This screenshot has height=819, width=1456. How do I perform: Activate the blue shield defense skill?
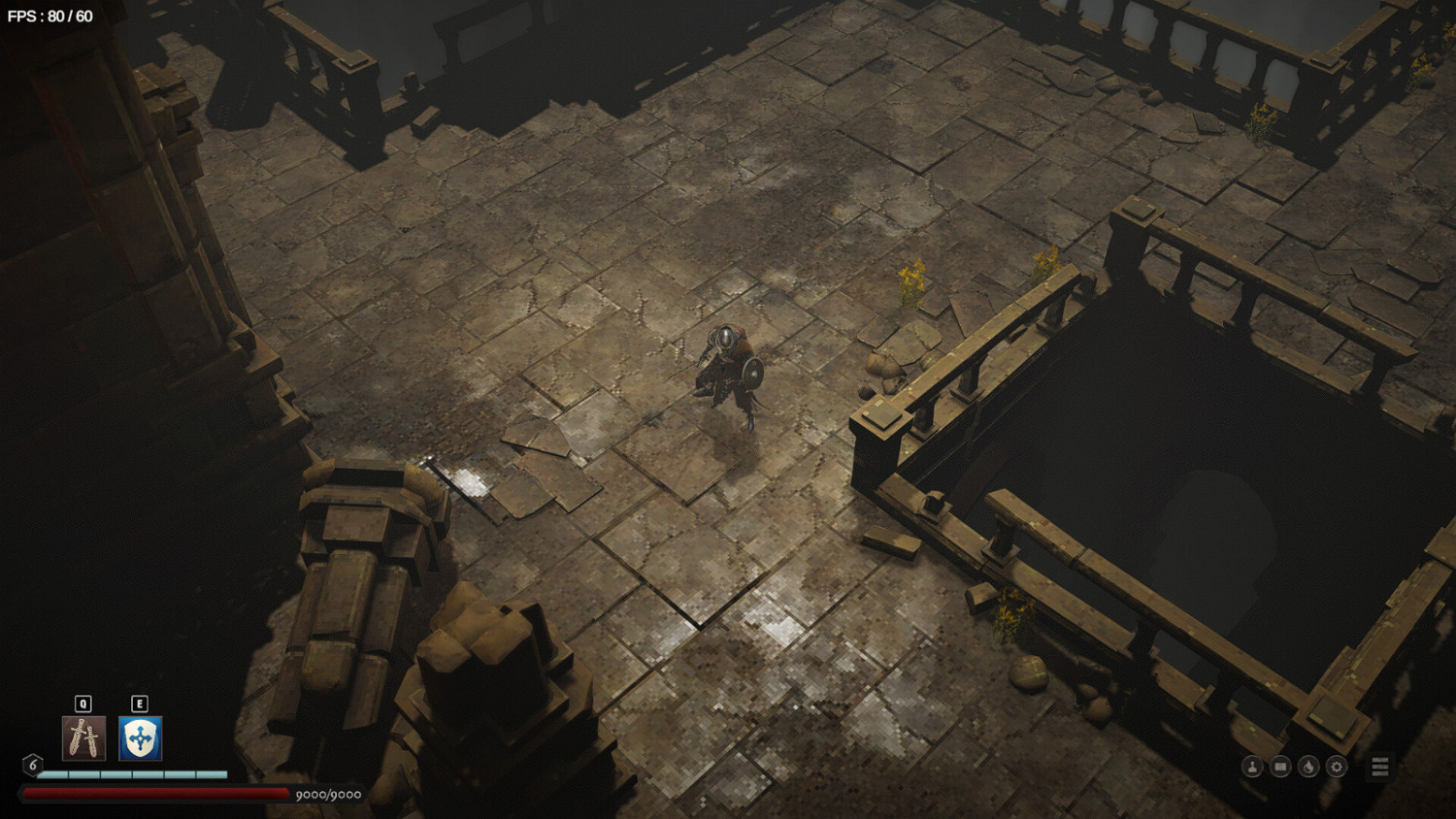pyautogui.click(x=139, y=740)
